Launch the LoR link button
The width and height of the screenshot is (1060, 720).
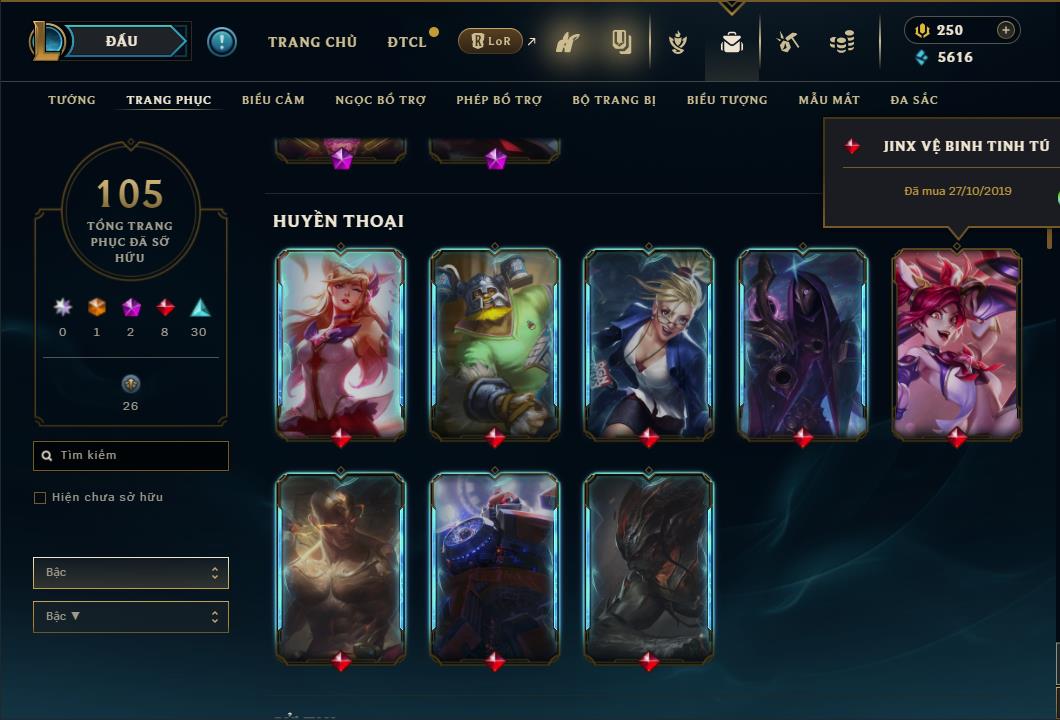coord(490,41)
